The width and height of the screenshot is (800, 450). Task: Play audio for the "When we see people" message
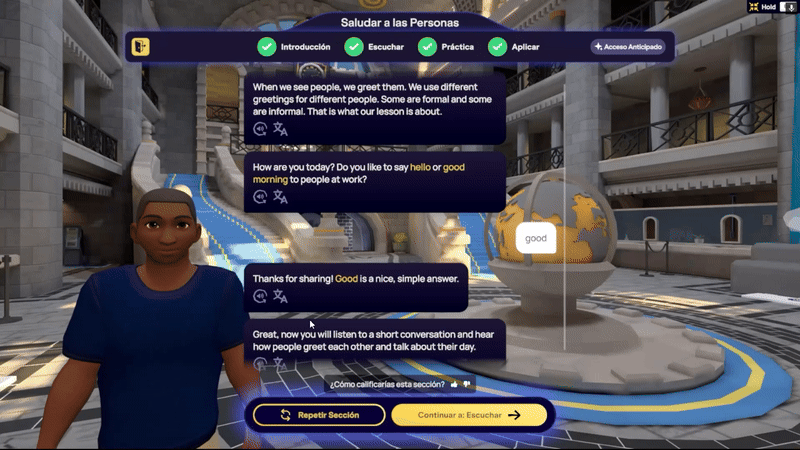click(x=261, y=129)
